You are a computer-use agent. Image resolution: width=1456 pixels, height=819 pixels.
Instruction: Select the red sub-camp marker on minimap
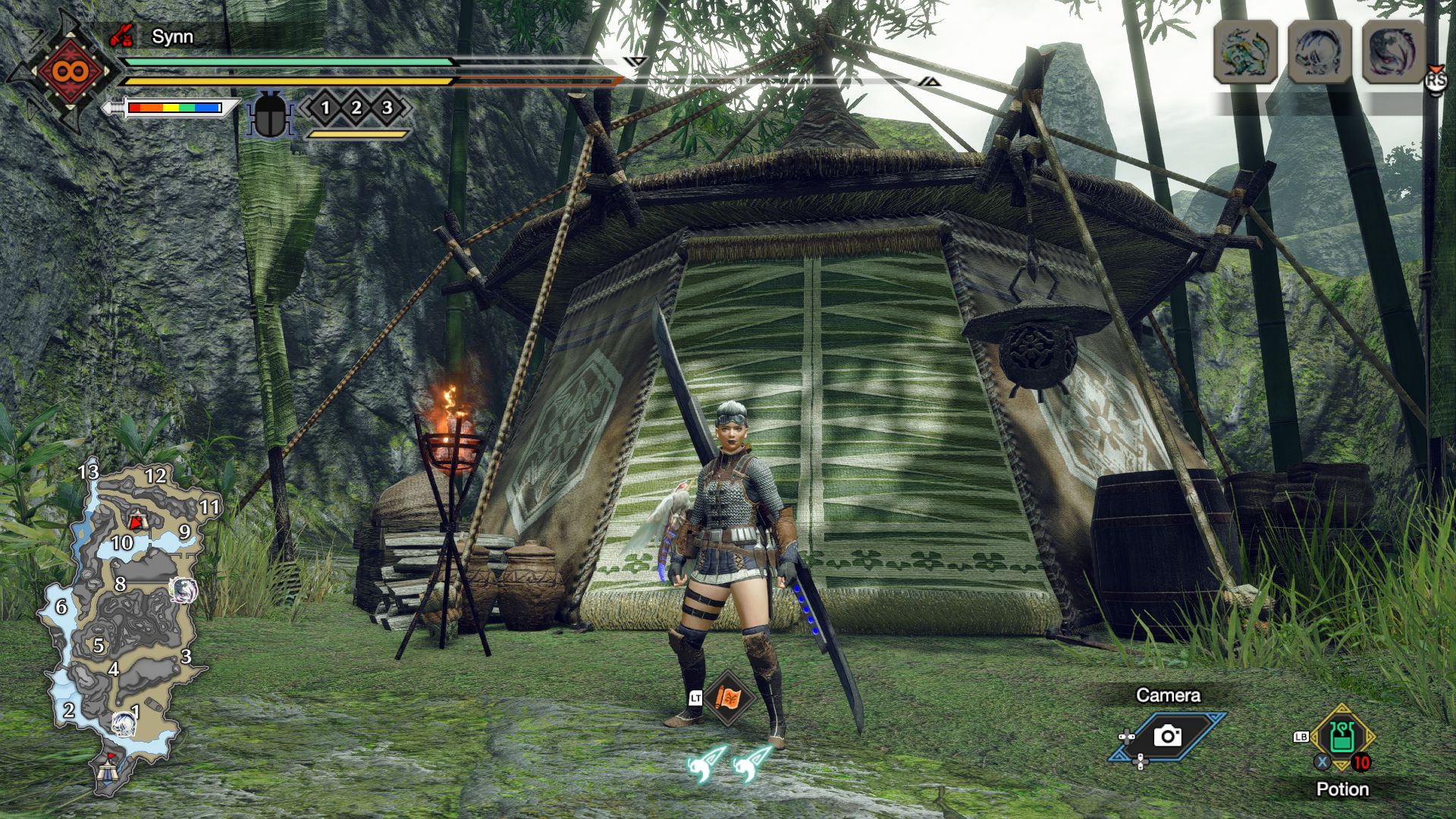click(136, 521)
